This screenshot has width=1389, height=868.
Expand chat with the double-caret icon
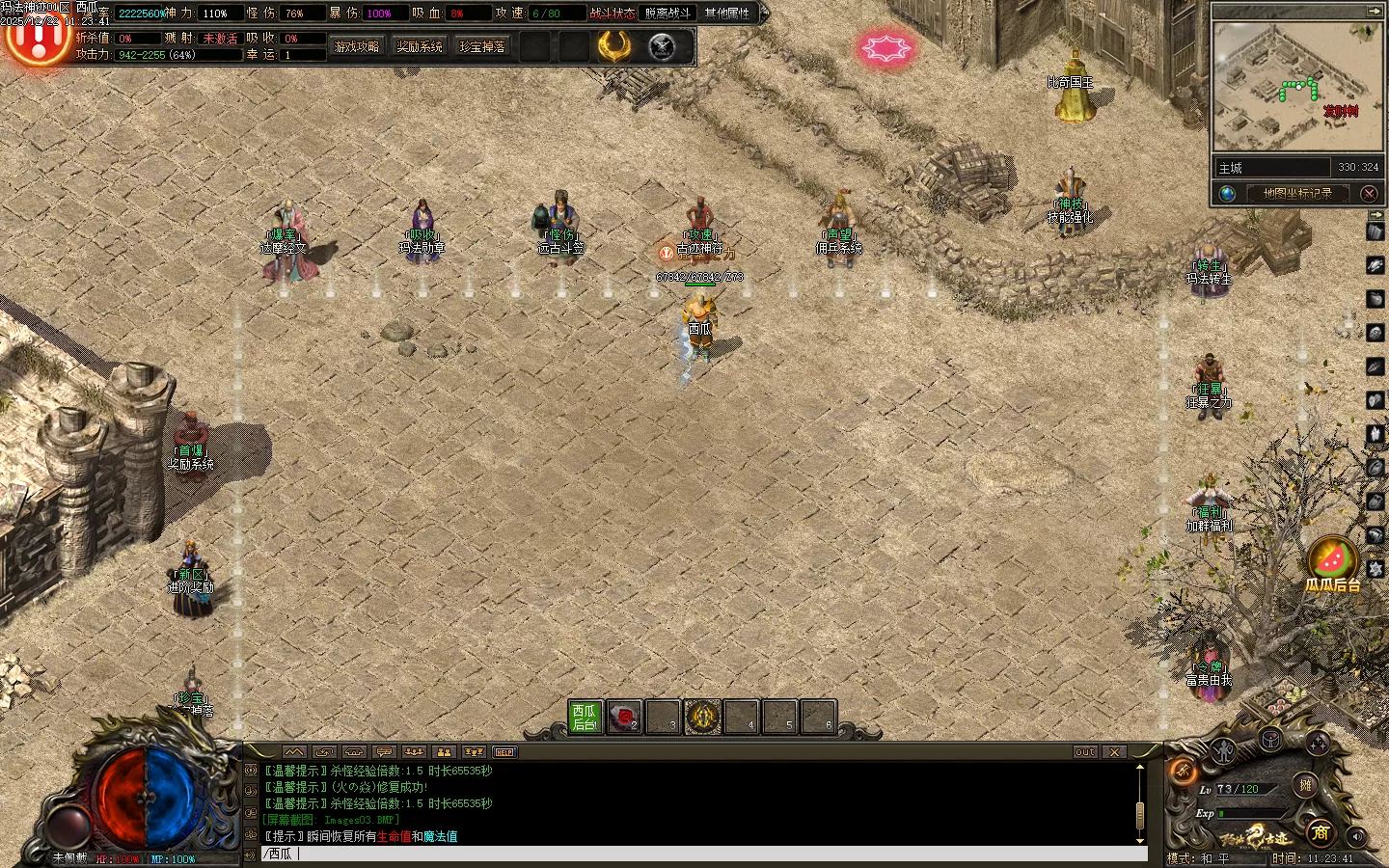click(292, 751)
